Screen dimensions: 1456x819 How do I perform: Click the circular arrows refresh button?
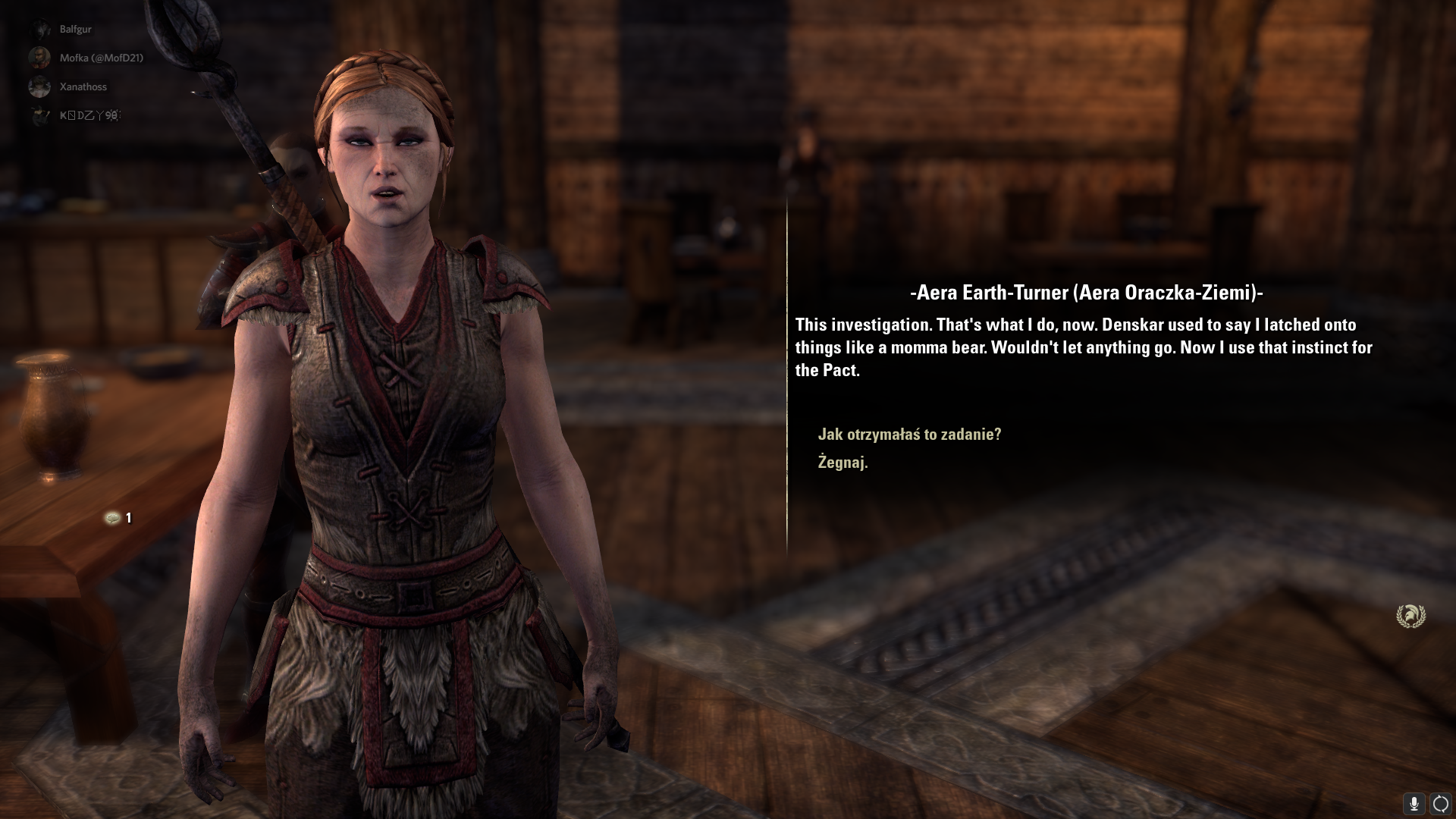(x=1439, y=803)
